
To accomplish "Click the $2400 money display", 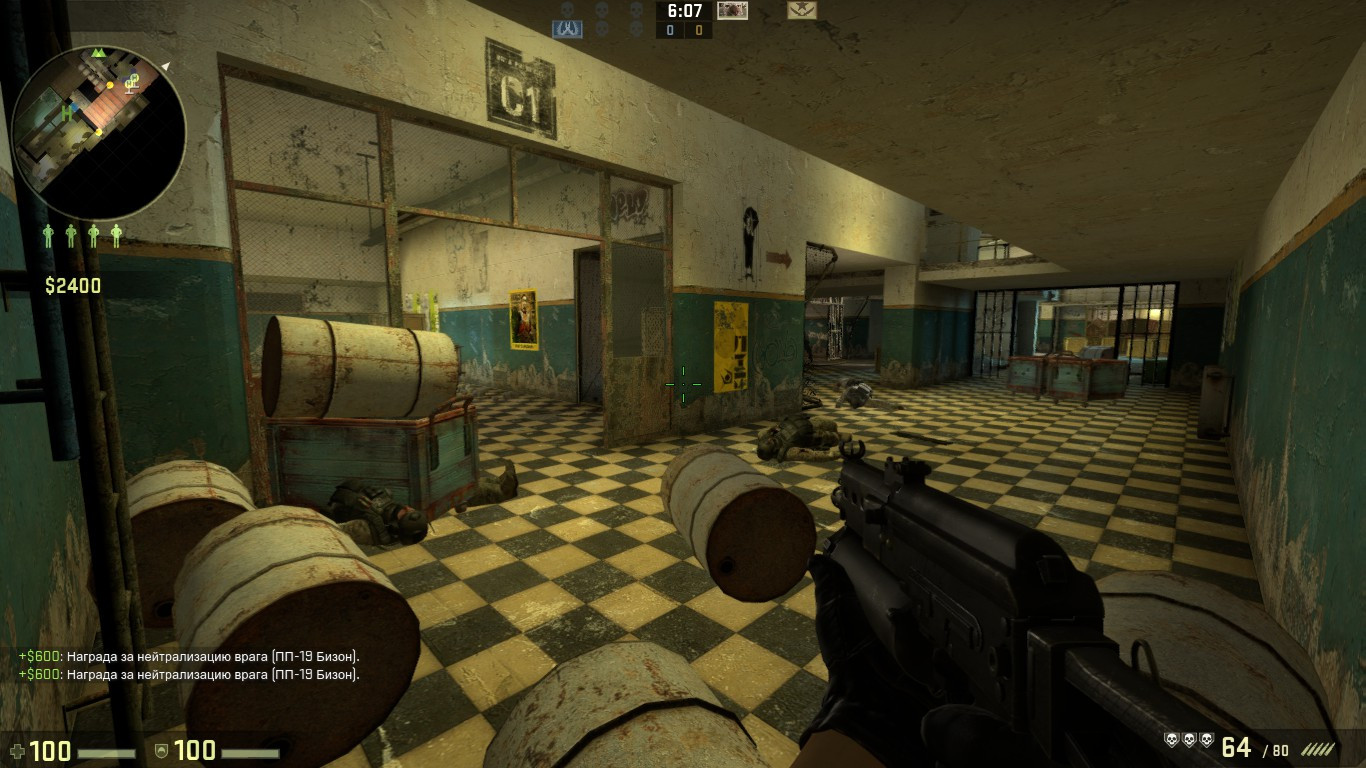I will pyautogui.click(x=75, y=284).
